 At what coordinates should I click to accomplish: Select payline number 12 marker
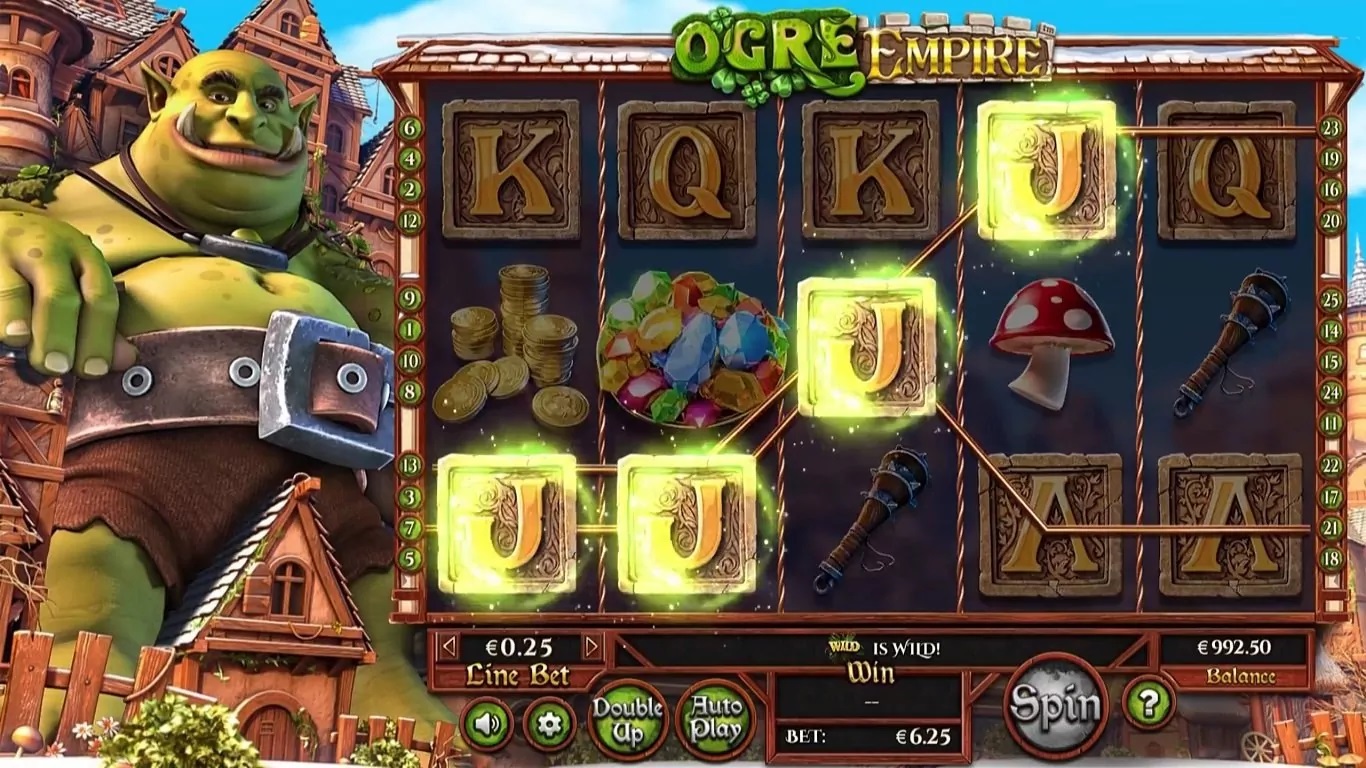(x=410, y=221)
